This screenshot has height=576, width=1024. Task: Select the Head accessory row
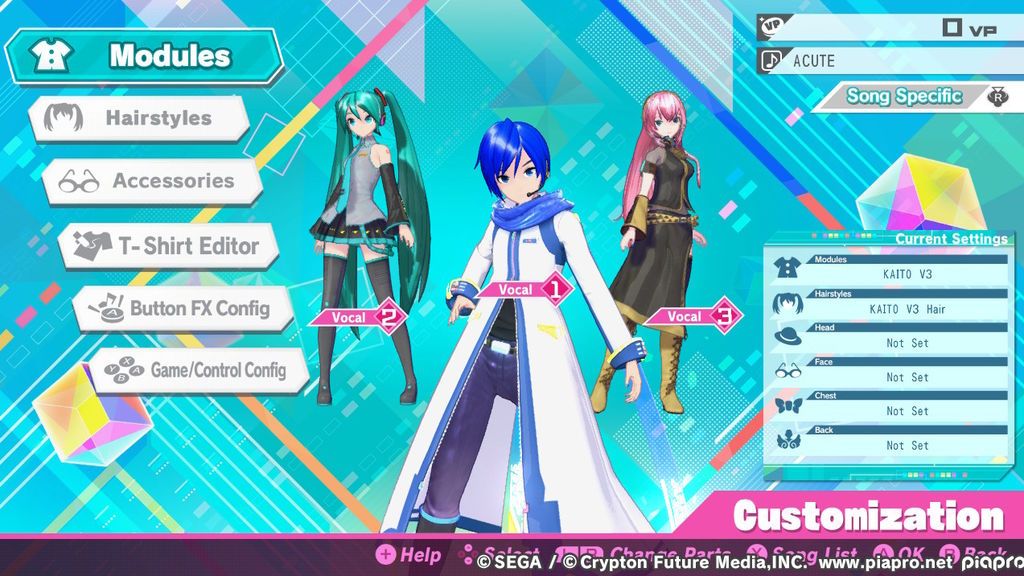click(890, 337)
